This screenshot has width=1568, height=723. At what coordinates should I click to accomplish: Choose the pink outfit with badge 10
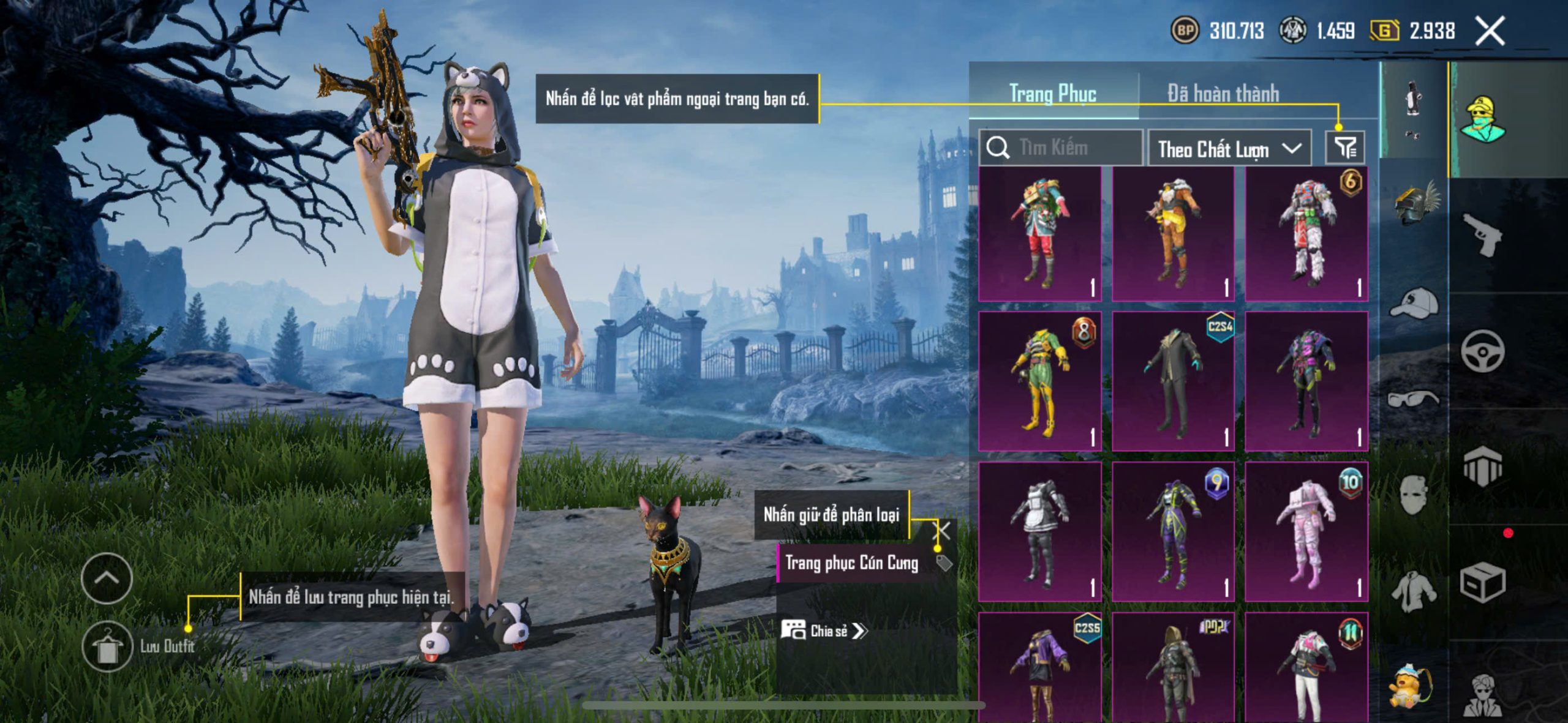1306,531
